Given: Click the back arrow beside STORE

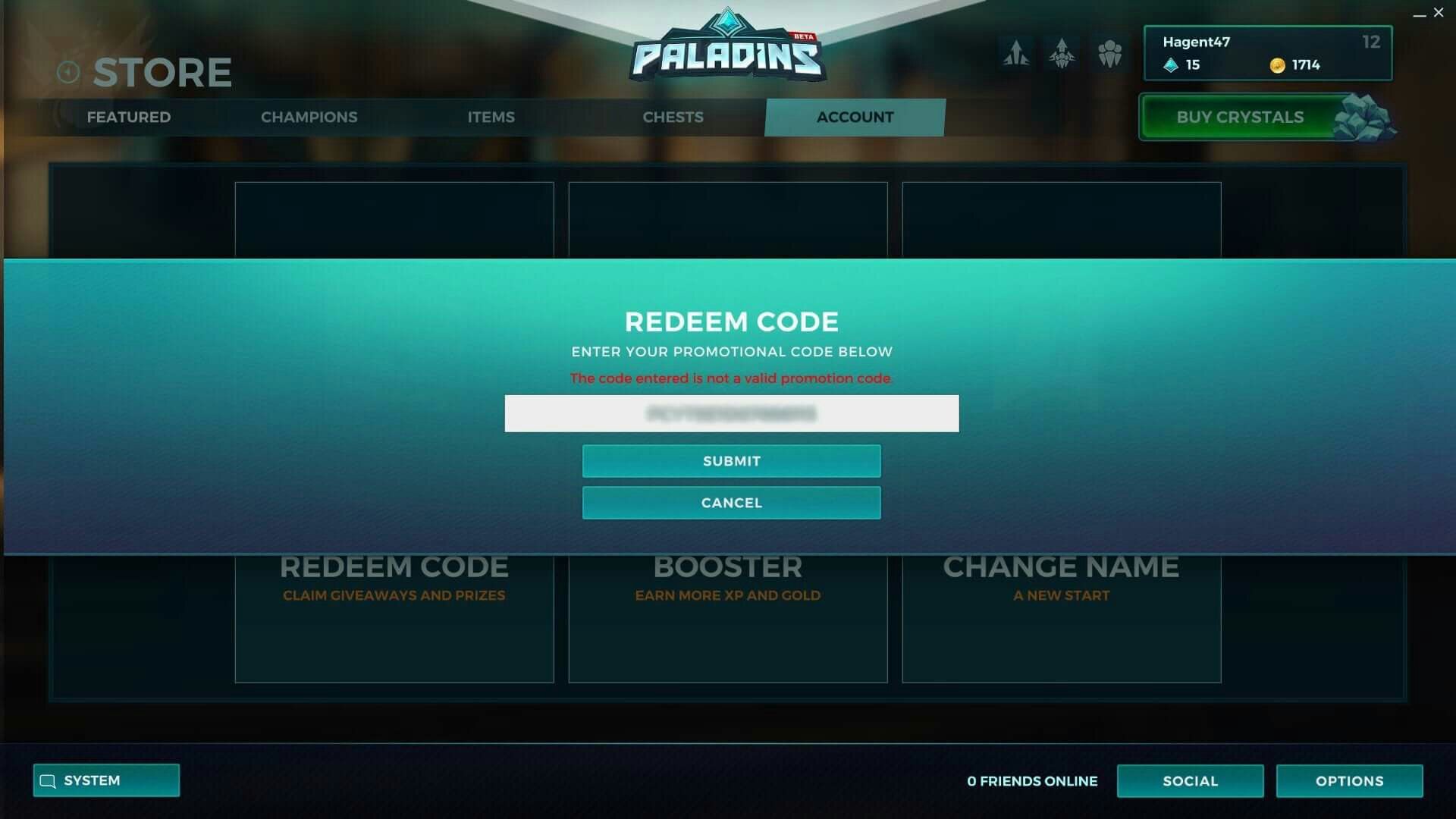Looking at the screenshot, I should point(69,71).
